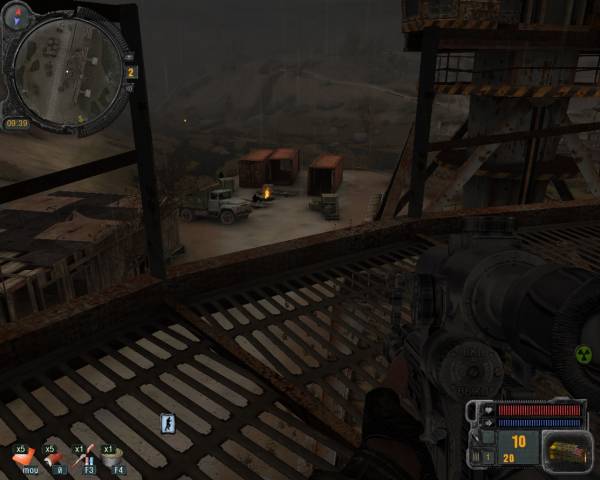
Task: Click the compass in the minimap corner
Action: [x=17, y=14]
